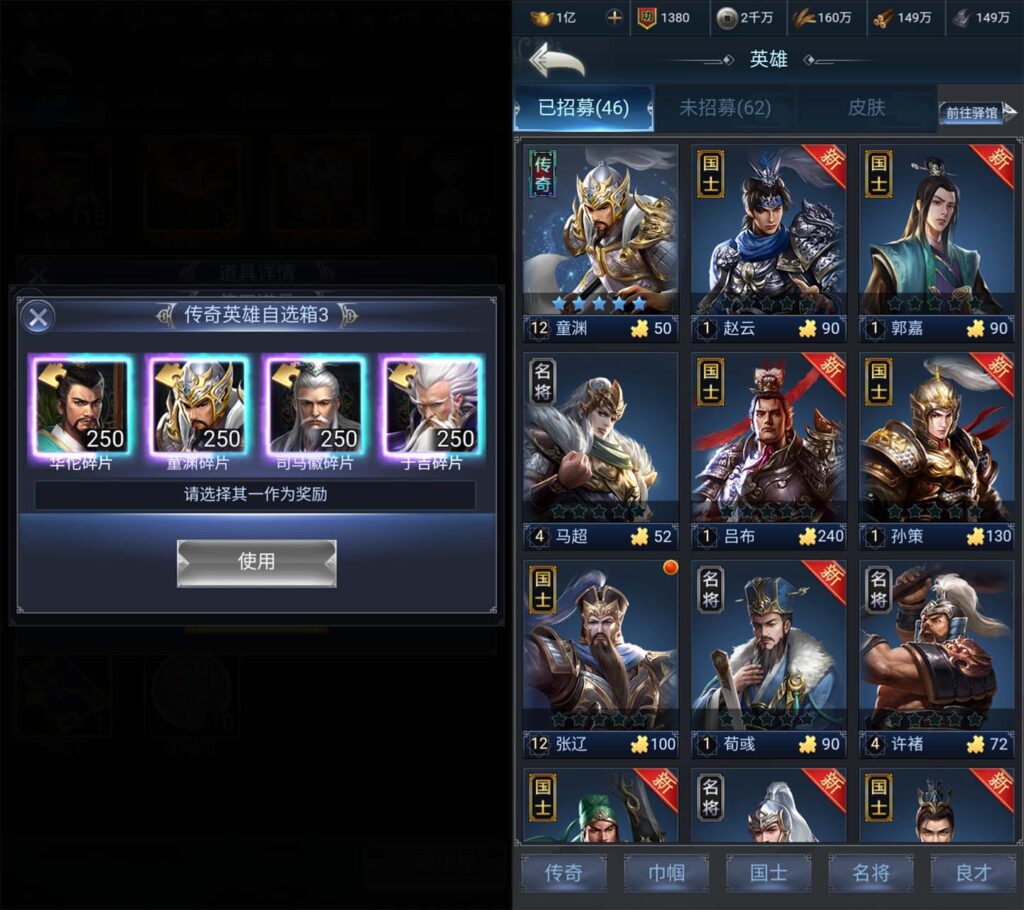
Task: Filter heroes by 国士
Action: click(768, 873)
